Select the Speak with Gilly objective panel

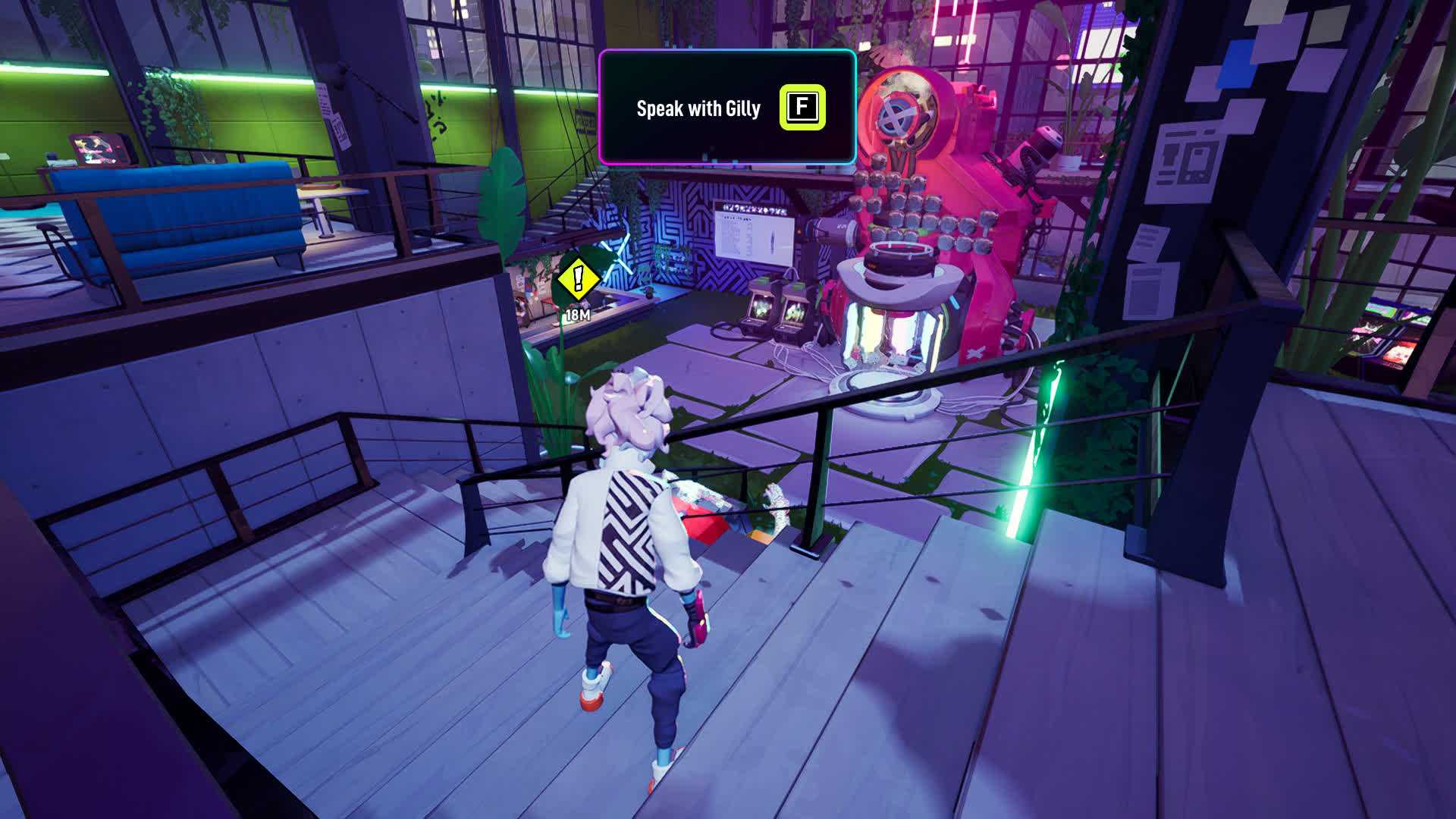[726, 108]
